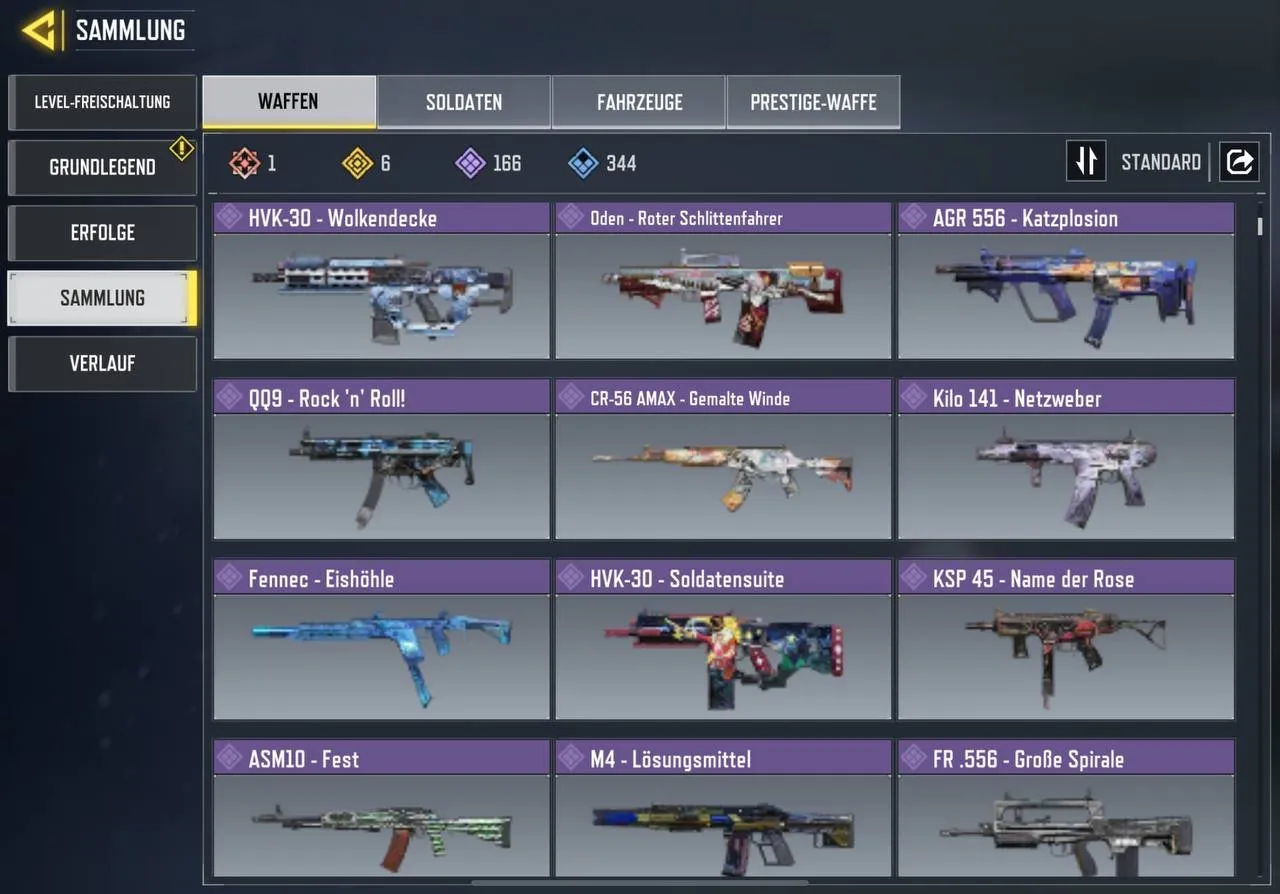The width and height of the screenshot is (1280, 894).
Task: Select the blue rarity filter showing 344
Action: point(578,163)
